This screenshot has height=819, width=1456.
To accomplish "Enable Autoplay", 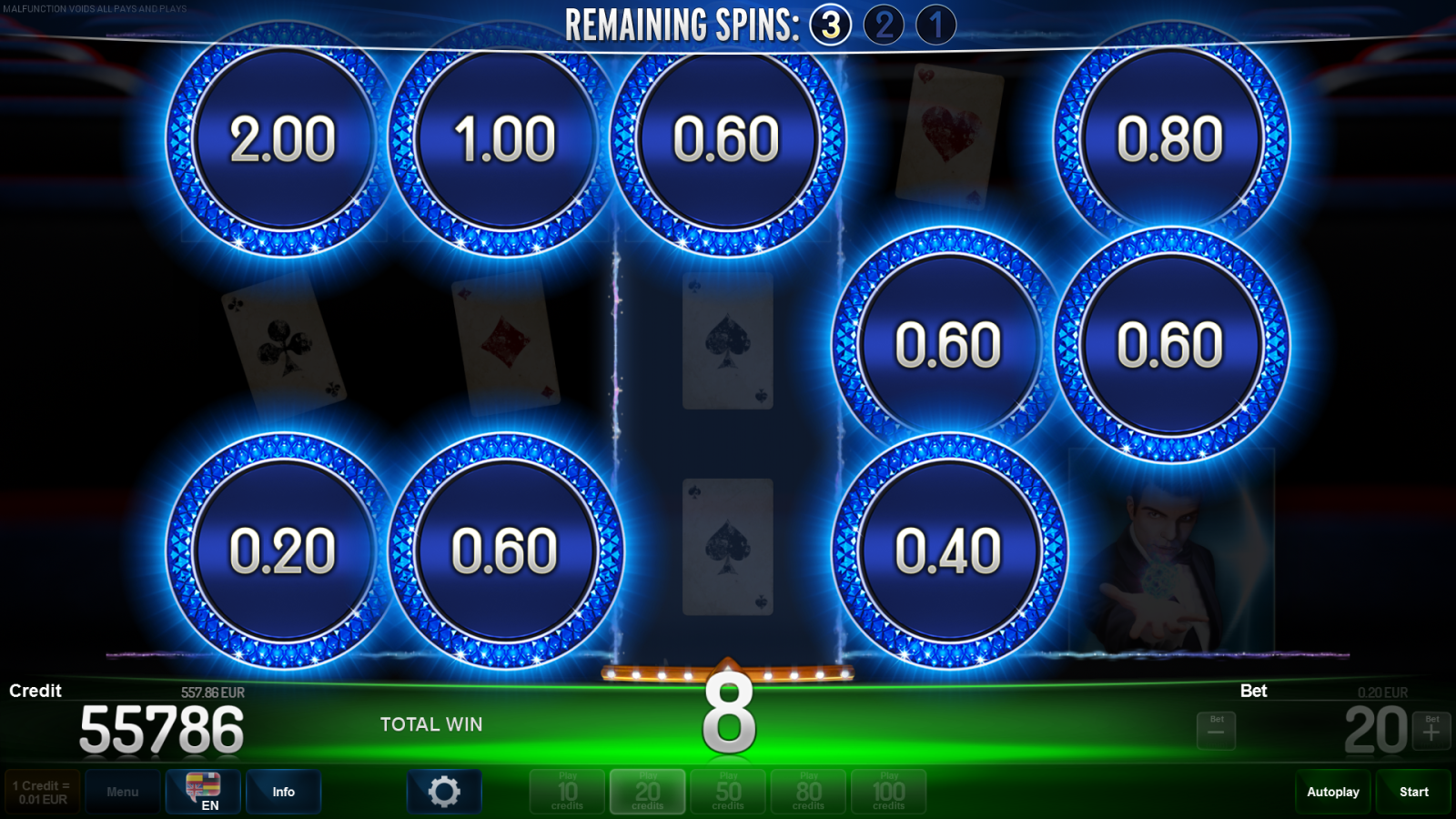I will click(1332, 791).
